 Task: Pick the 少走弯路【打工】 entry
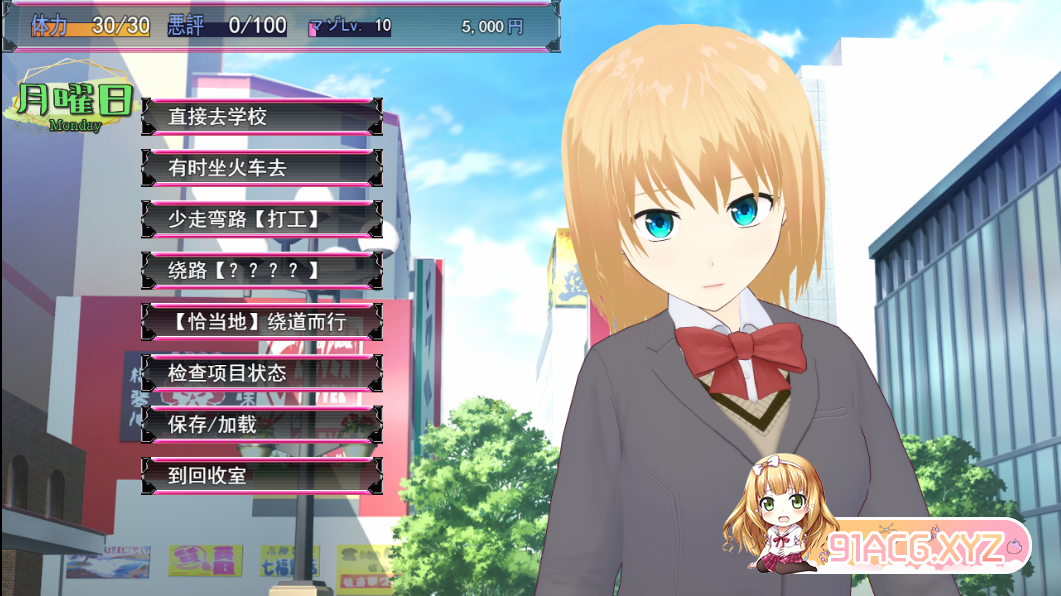click(261, 219)
